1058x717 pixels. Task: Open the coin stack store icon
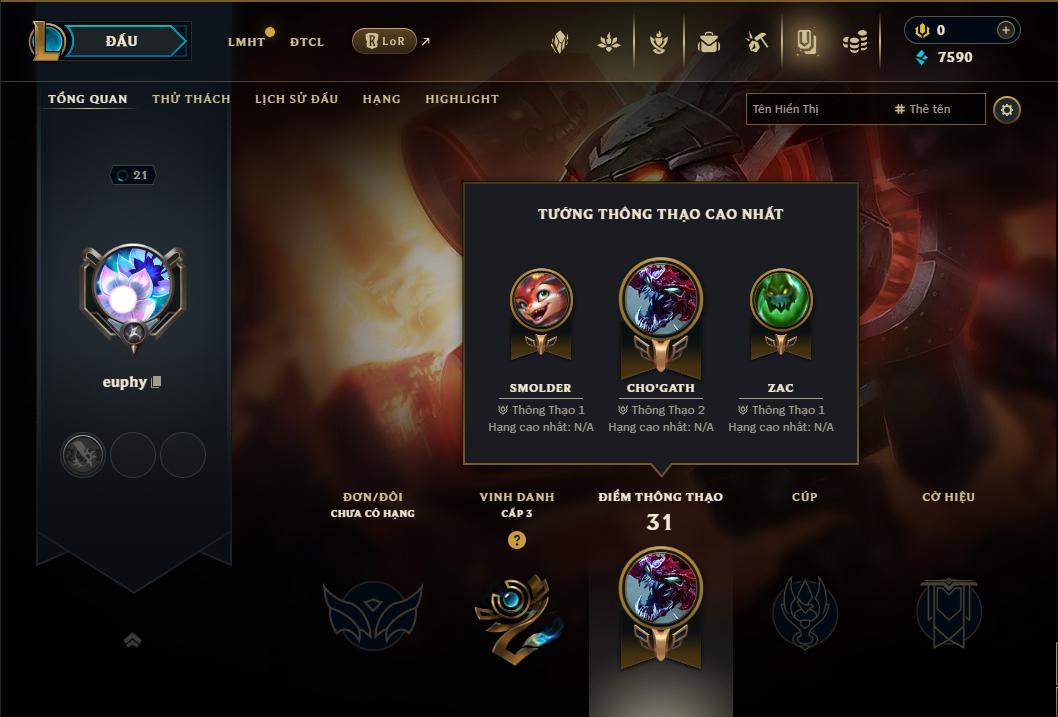(854, 42)
